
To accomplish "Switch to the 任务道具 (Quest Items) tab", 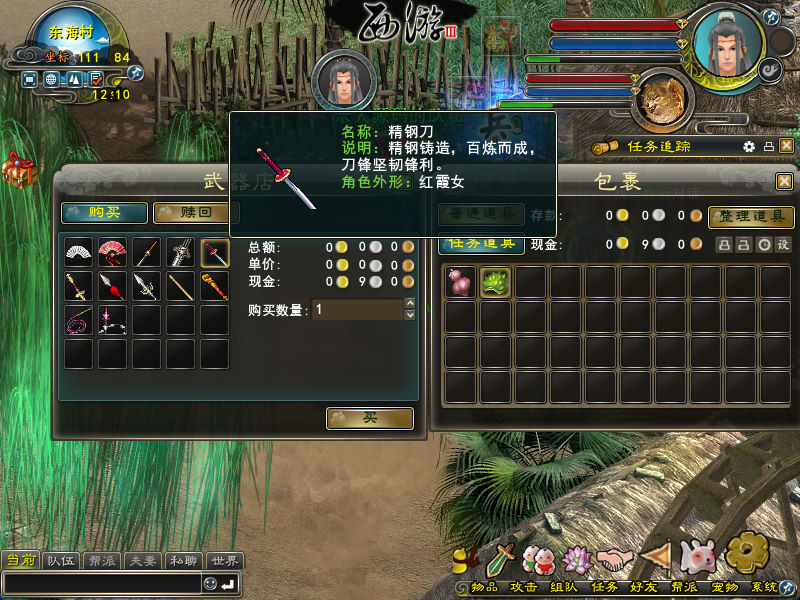I will 481,243.
